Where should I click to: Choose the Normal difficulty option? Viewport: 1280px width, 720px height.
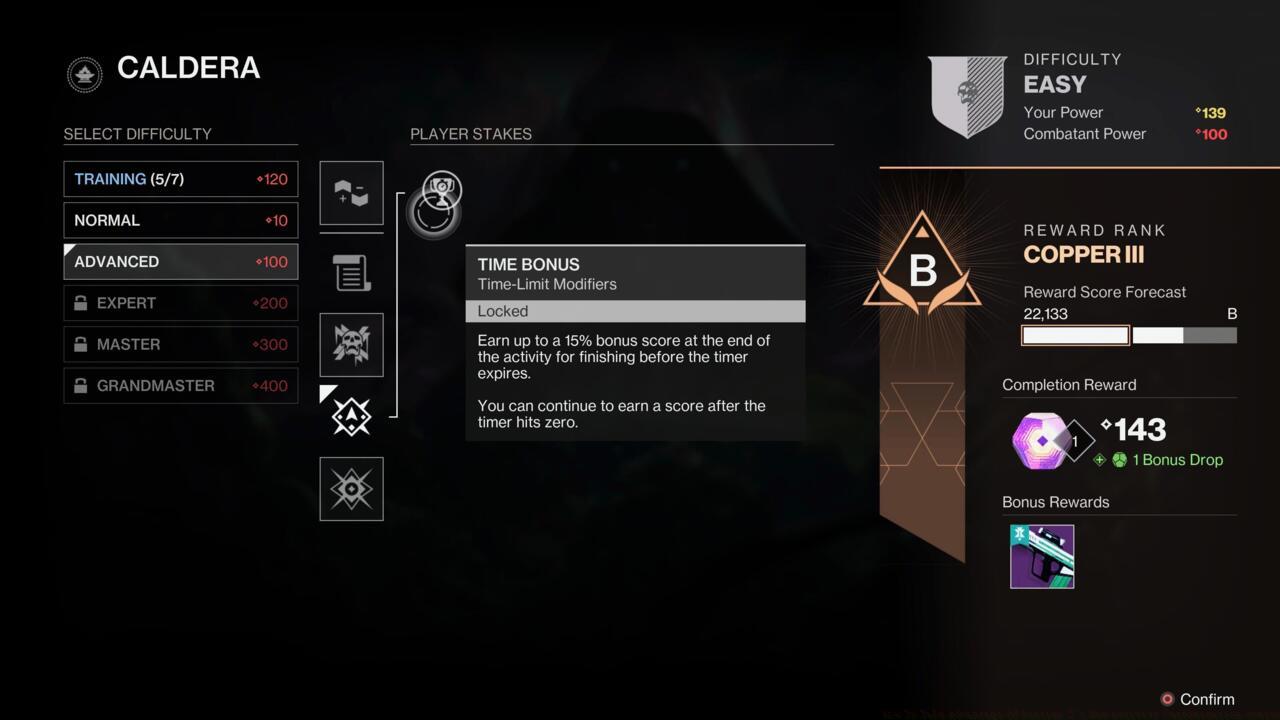coord(180,220)
